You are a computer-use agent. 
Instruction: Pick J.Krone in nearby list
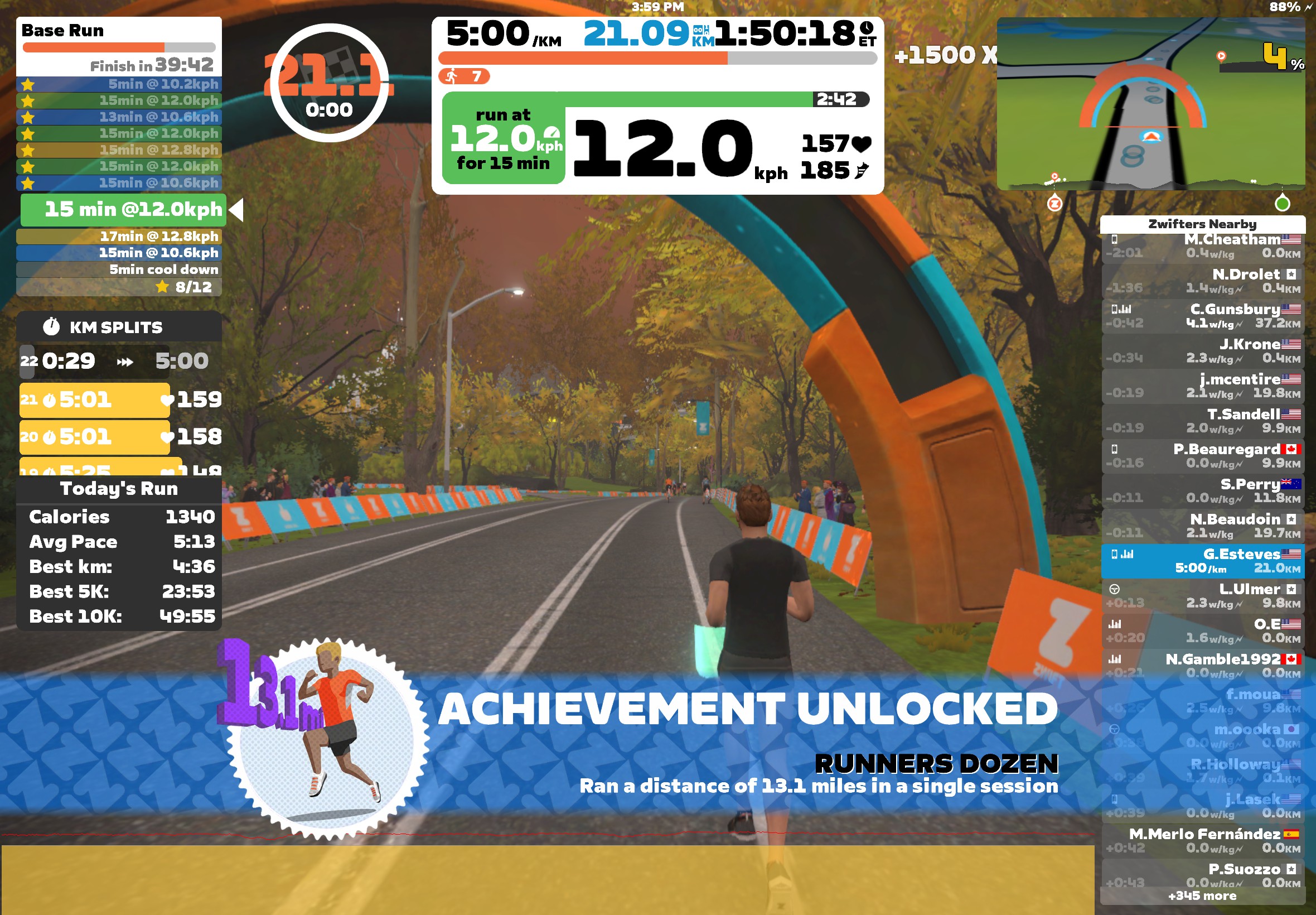point(1202,351)
